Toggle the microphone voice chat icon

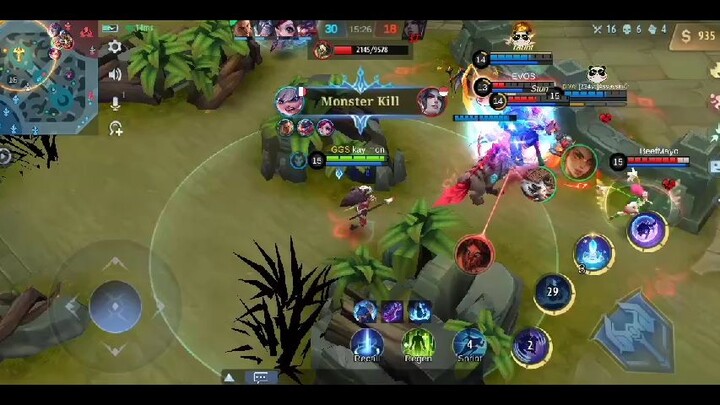[115, 101]
